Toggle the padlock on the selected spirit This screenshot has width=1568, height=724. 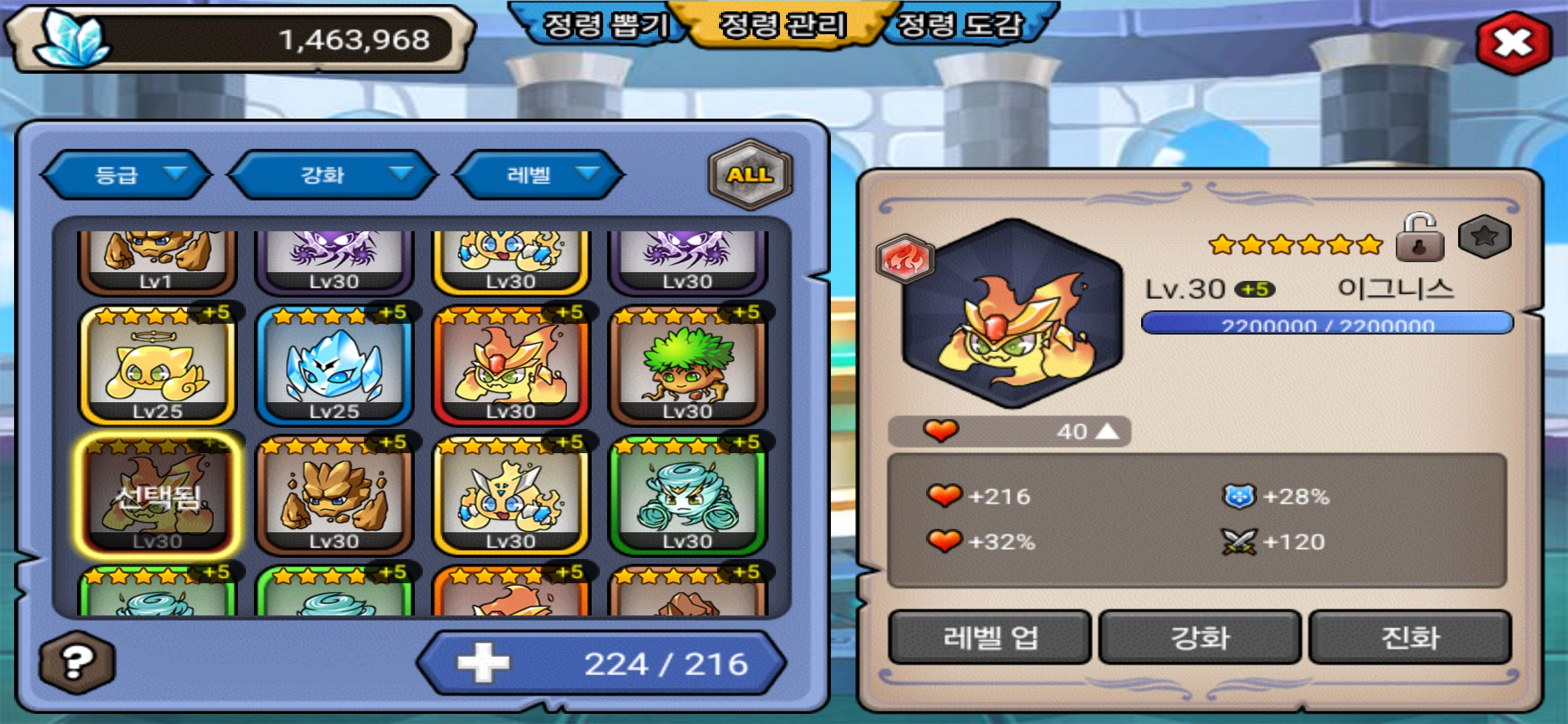1419,238
